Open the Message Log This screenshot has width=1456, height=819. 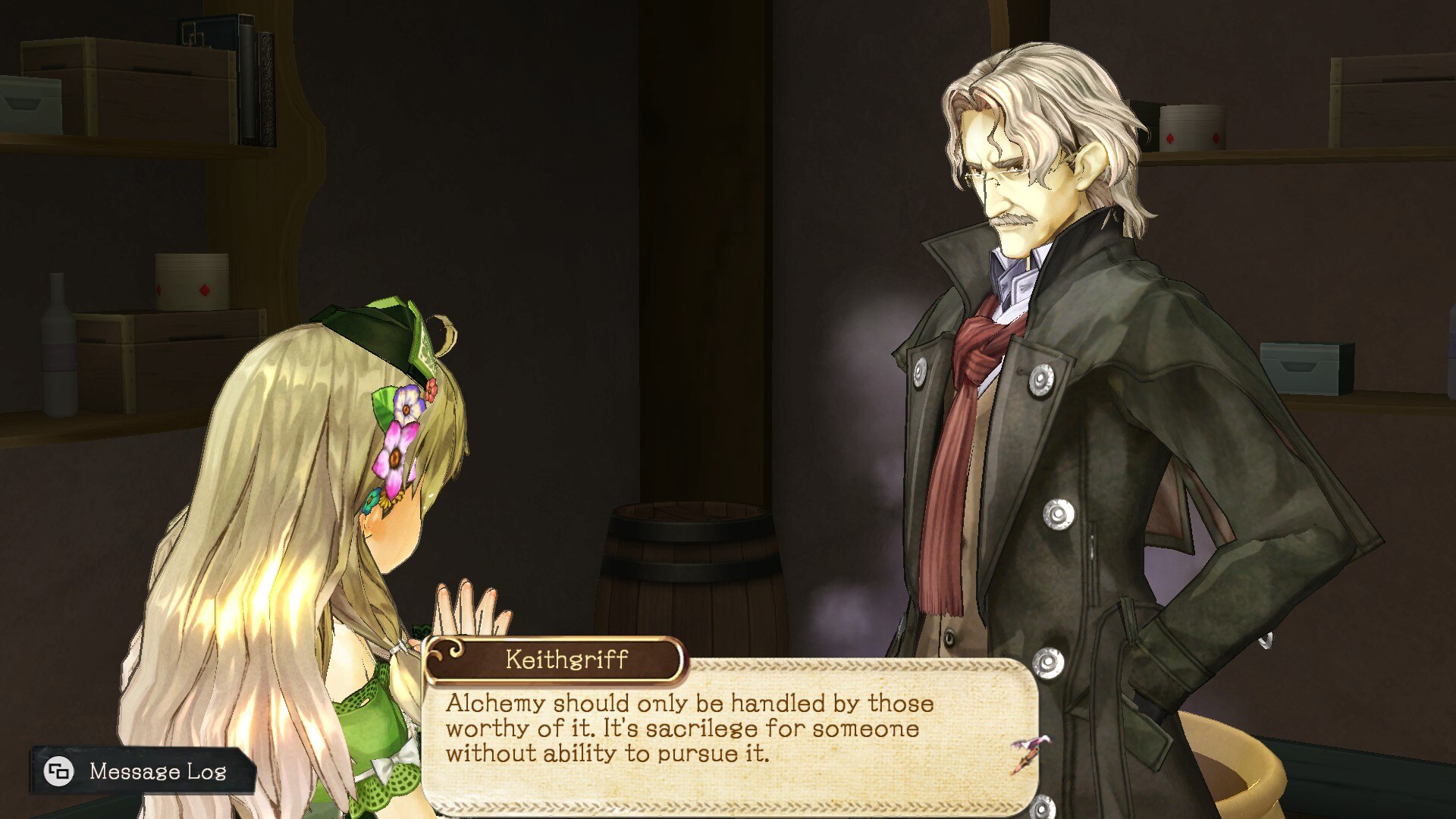(140, 770)
